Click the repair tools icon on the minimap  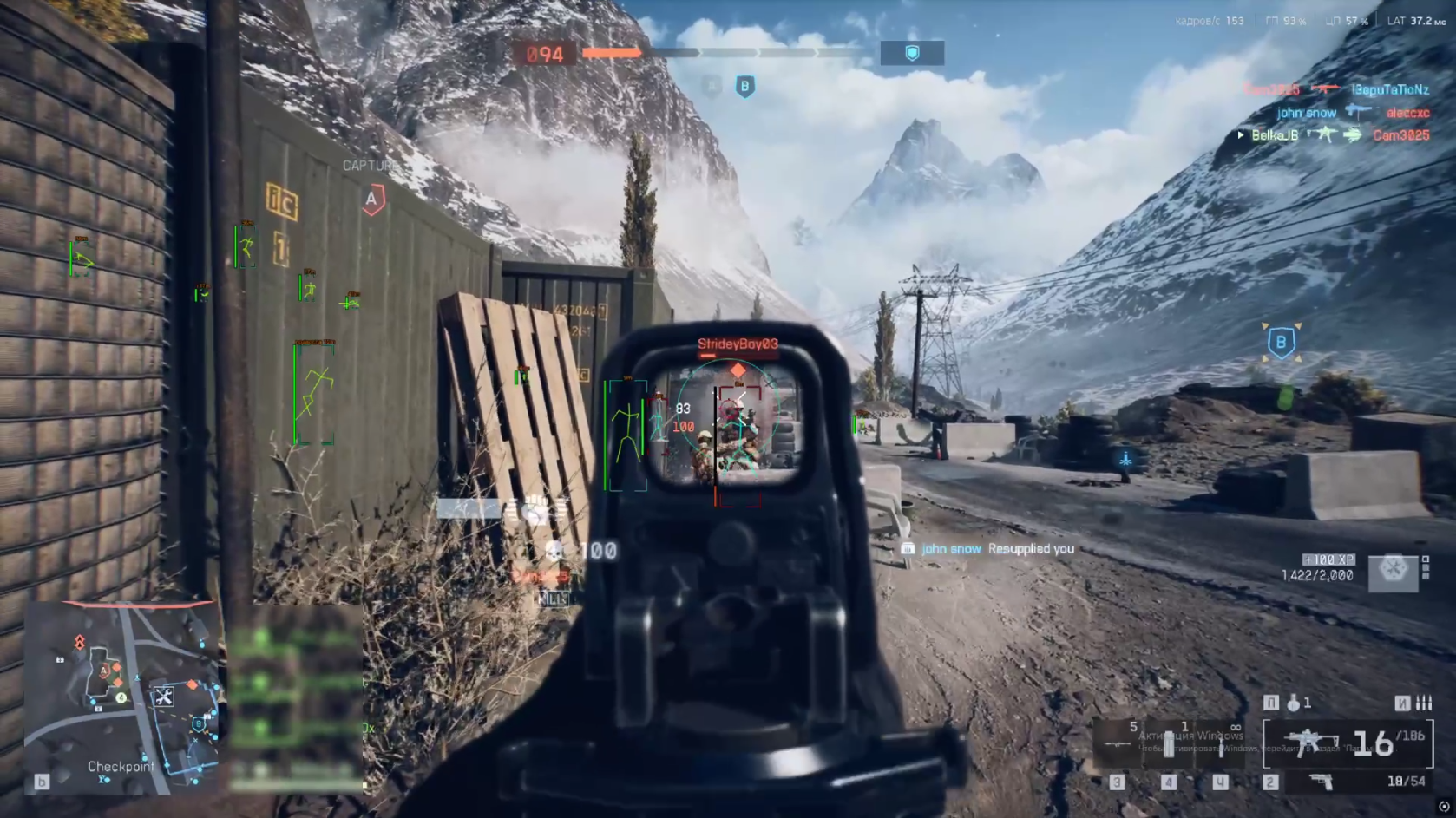[x=164, y=696]
